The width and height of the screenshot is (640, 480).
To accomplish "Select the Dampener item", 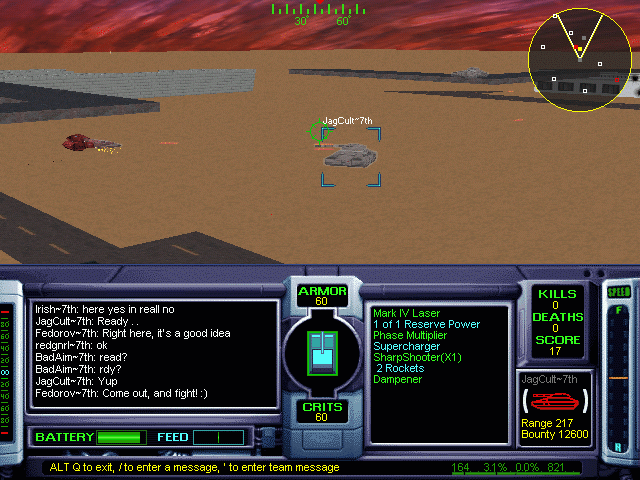I will coord(398,380).
